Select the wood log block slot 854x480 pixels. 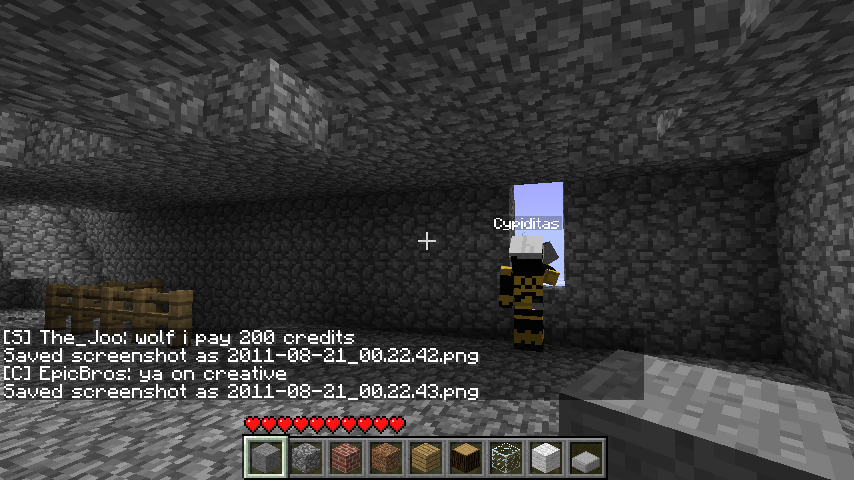[465, 458]
